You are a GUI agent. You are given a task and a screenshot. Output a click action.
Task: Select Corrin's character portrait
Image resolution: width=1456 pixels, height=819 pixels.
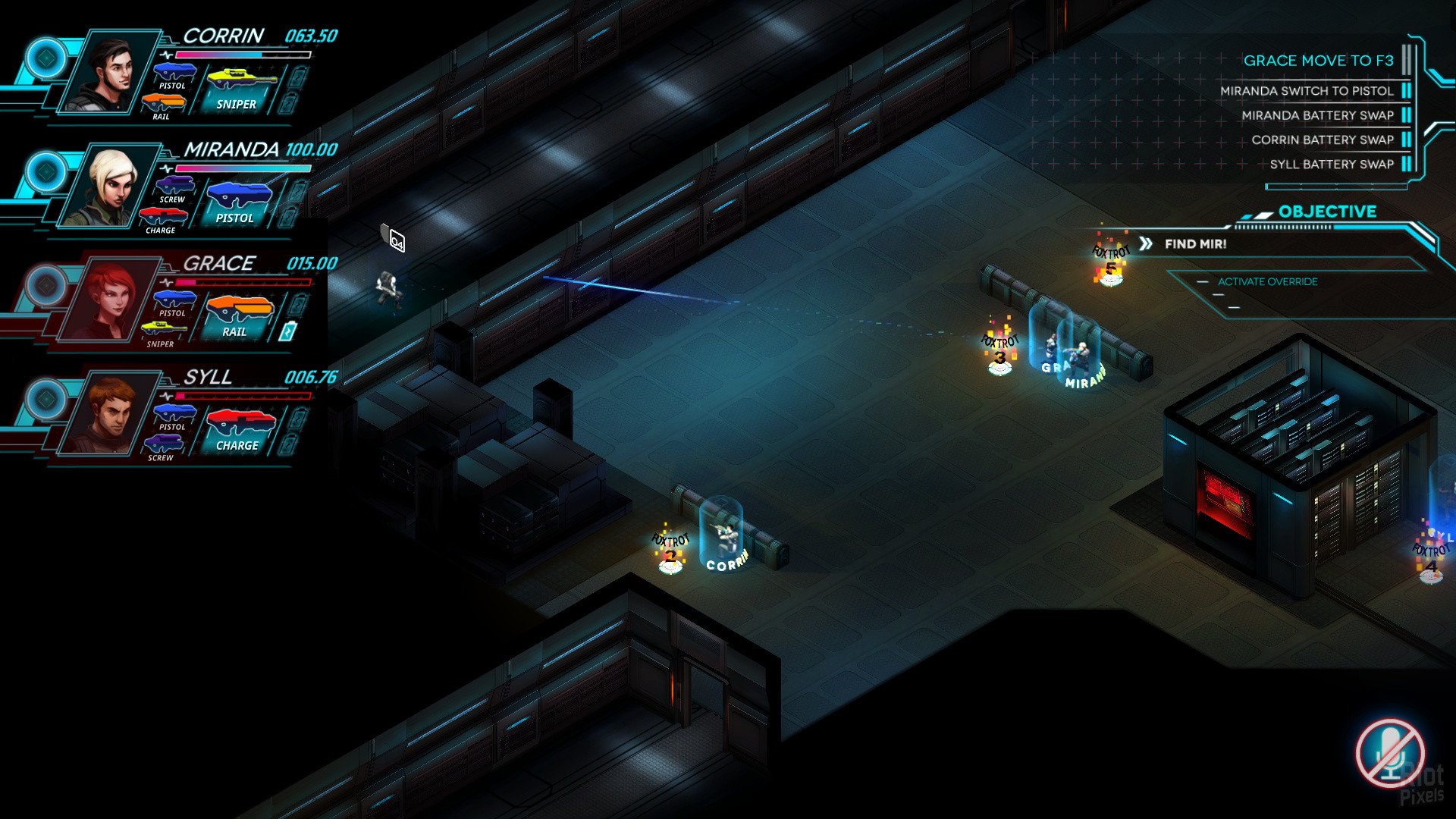(108, 74)
